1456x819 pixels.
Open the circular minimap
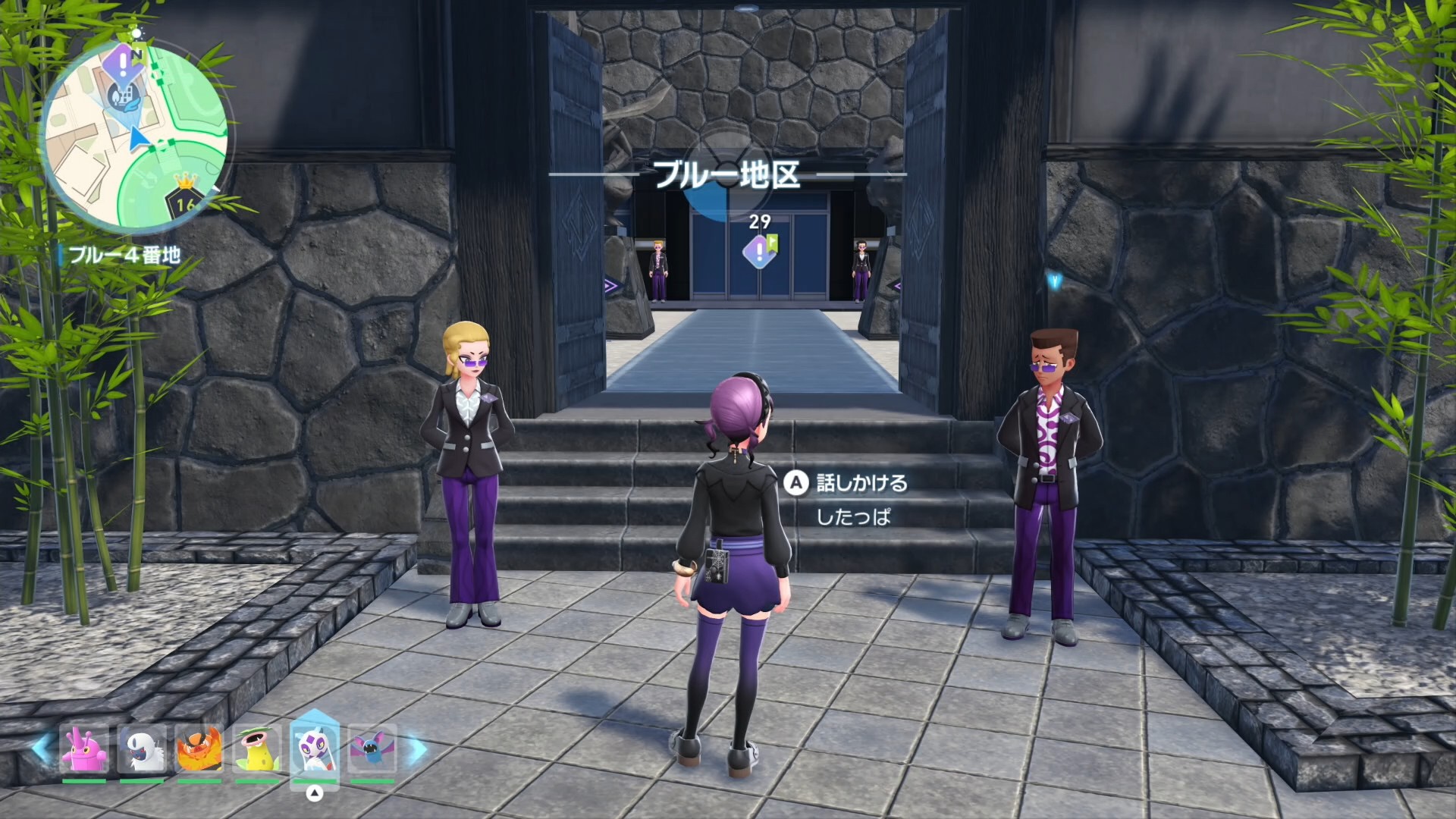click(x=135, y=136)
